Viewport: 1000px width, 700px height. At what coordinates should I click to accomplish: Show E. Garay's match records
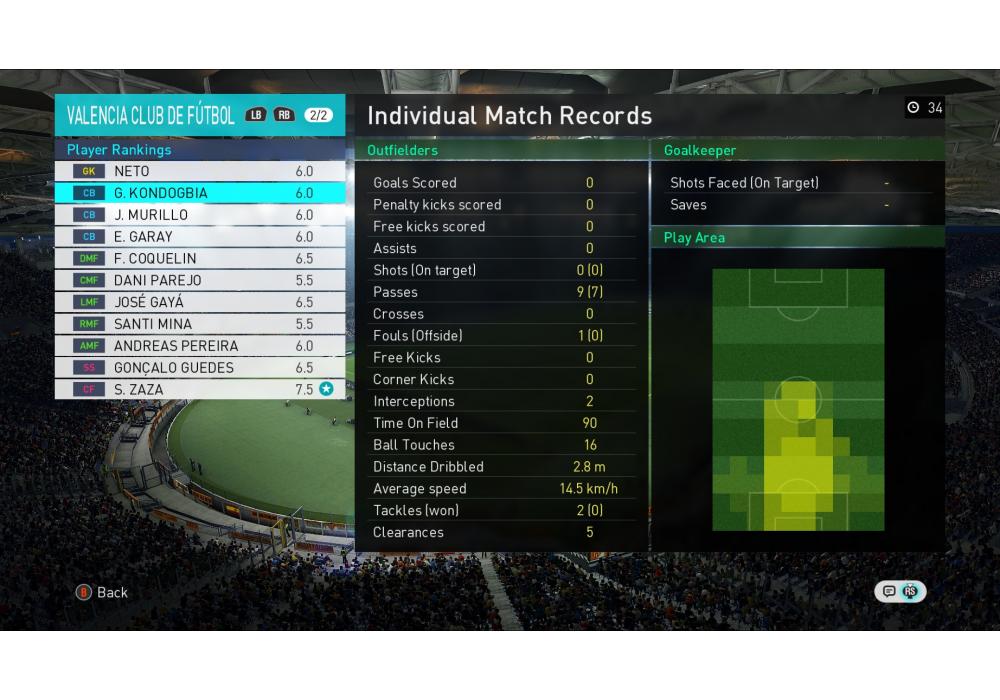click(x=200, y=237)
